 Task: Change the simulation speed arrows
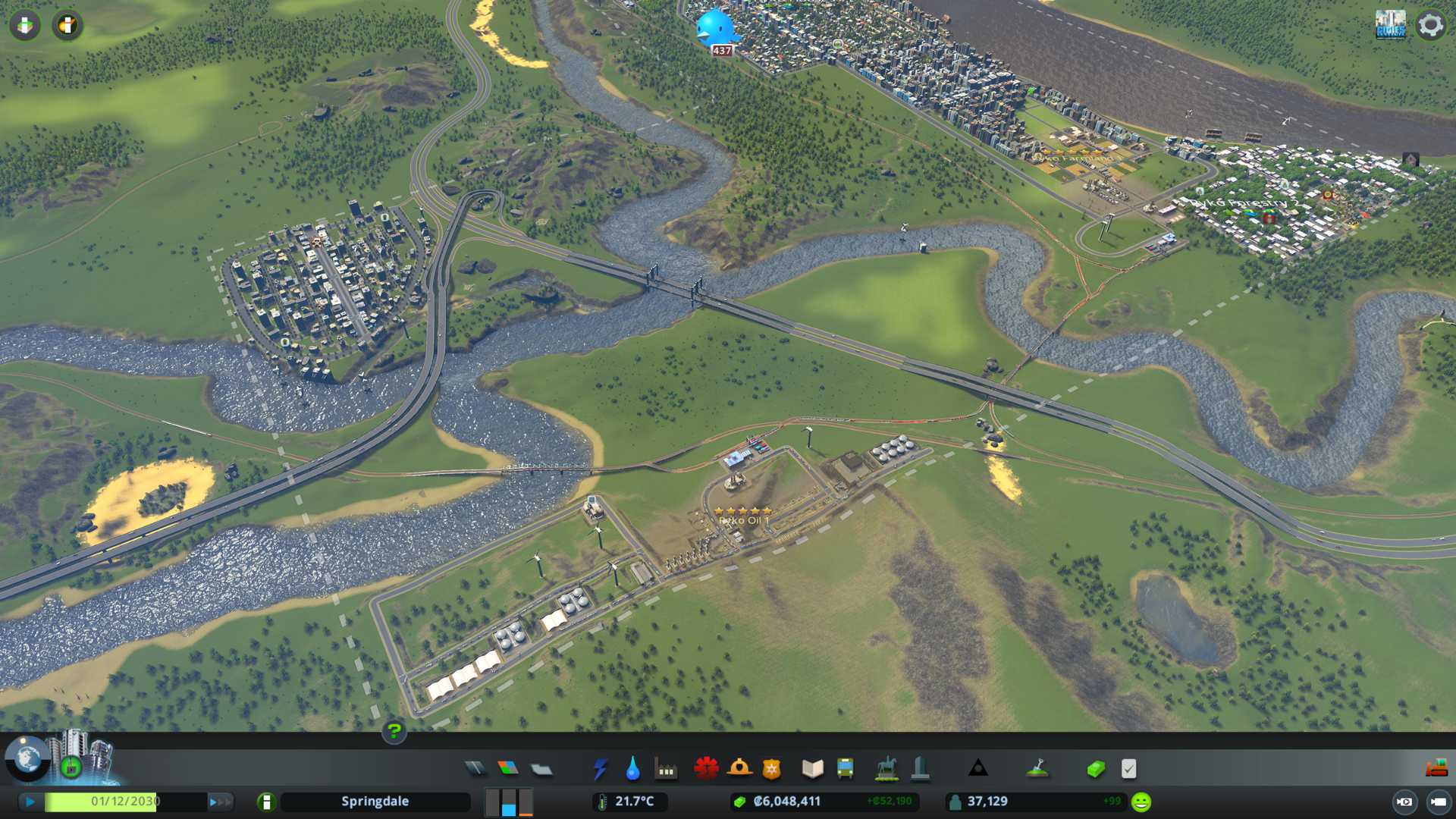(220, 802)
